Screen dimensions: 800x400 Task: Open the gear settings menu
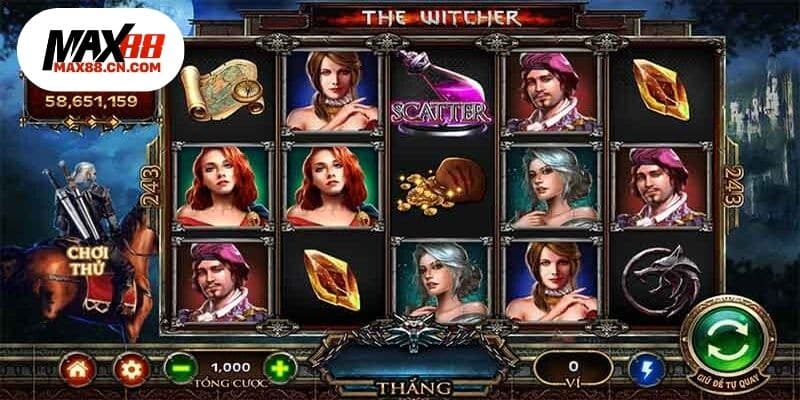tap(128, 369)
